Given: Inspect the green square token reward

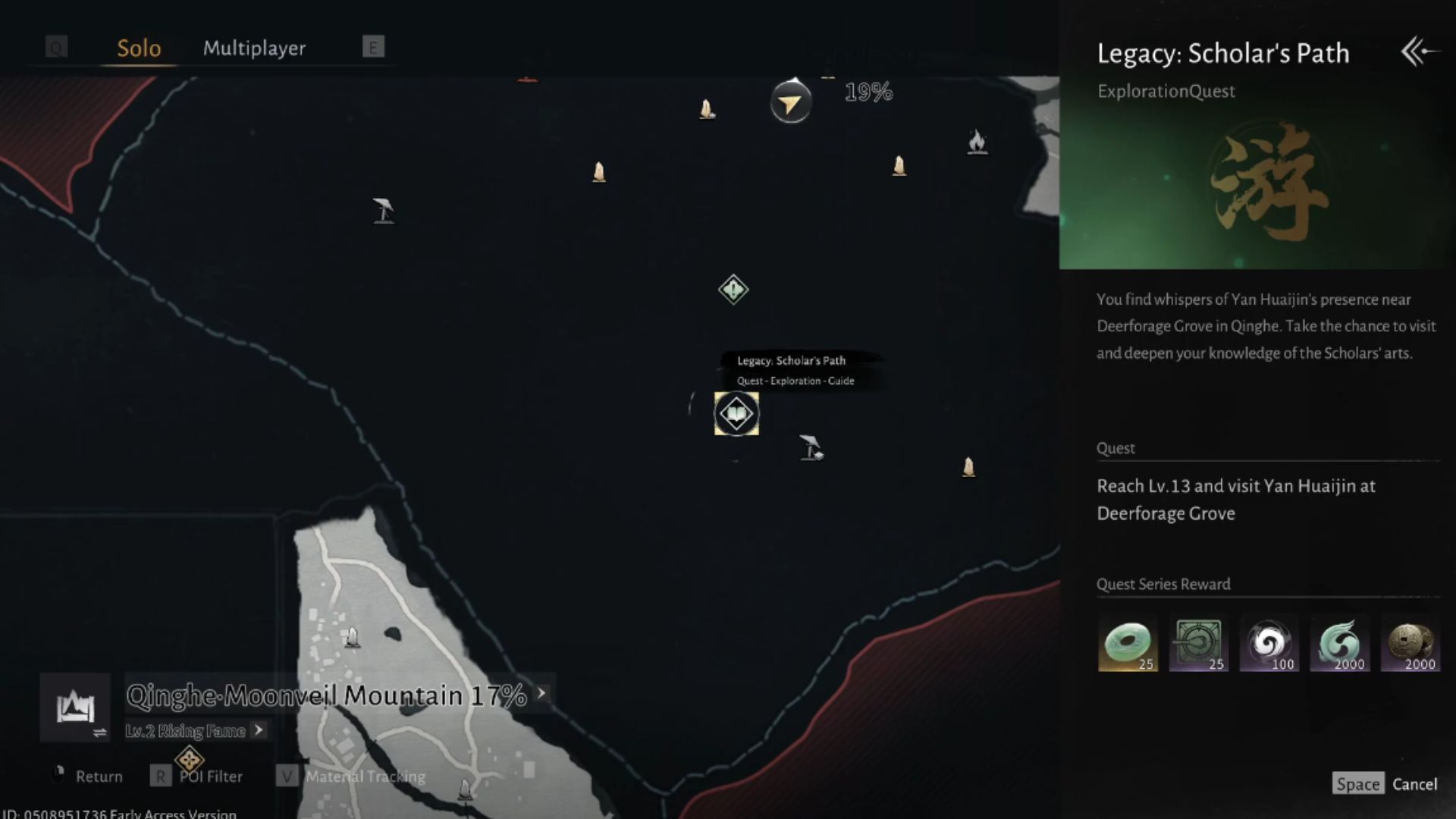Looking at the screenshot, I should (1198, 644).
